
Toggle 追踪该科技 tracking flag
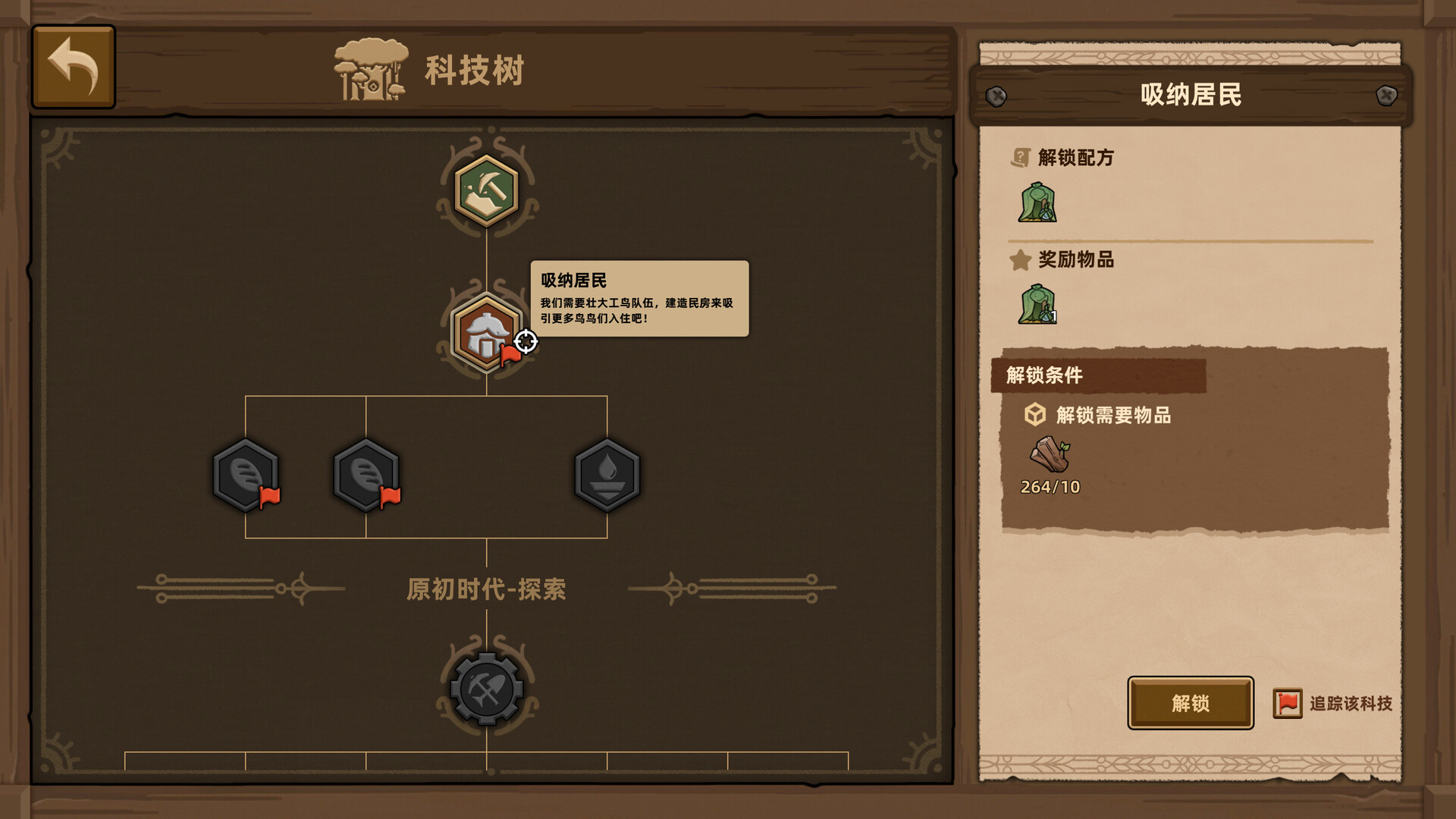pyautogui.click(x=1287, y=704)
